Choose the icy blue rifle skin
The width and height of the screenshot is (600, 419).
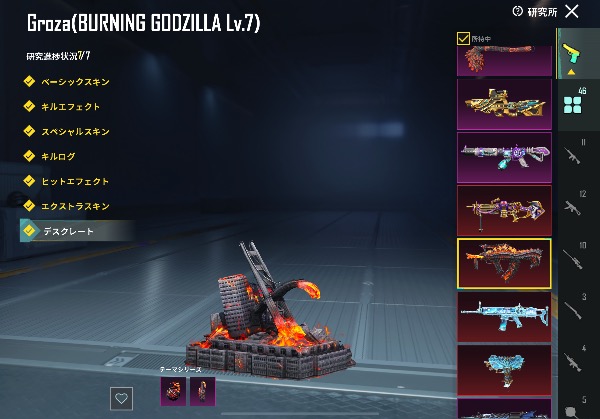pos(504,316)
